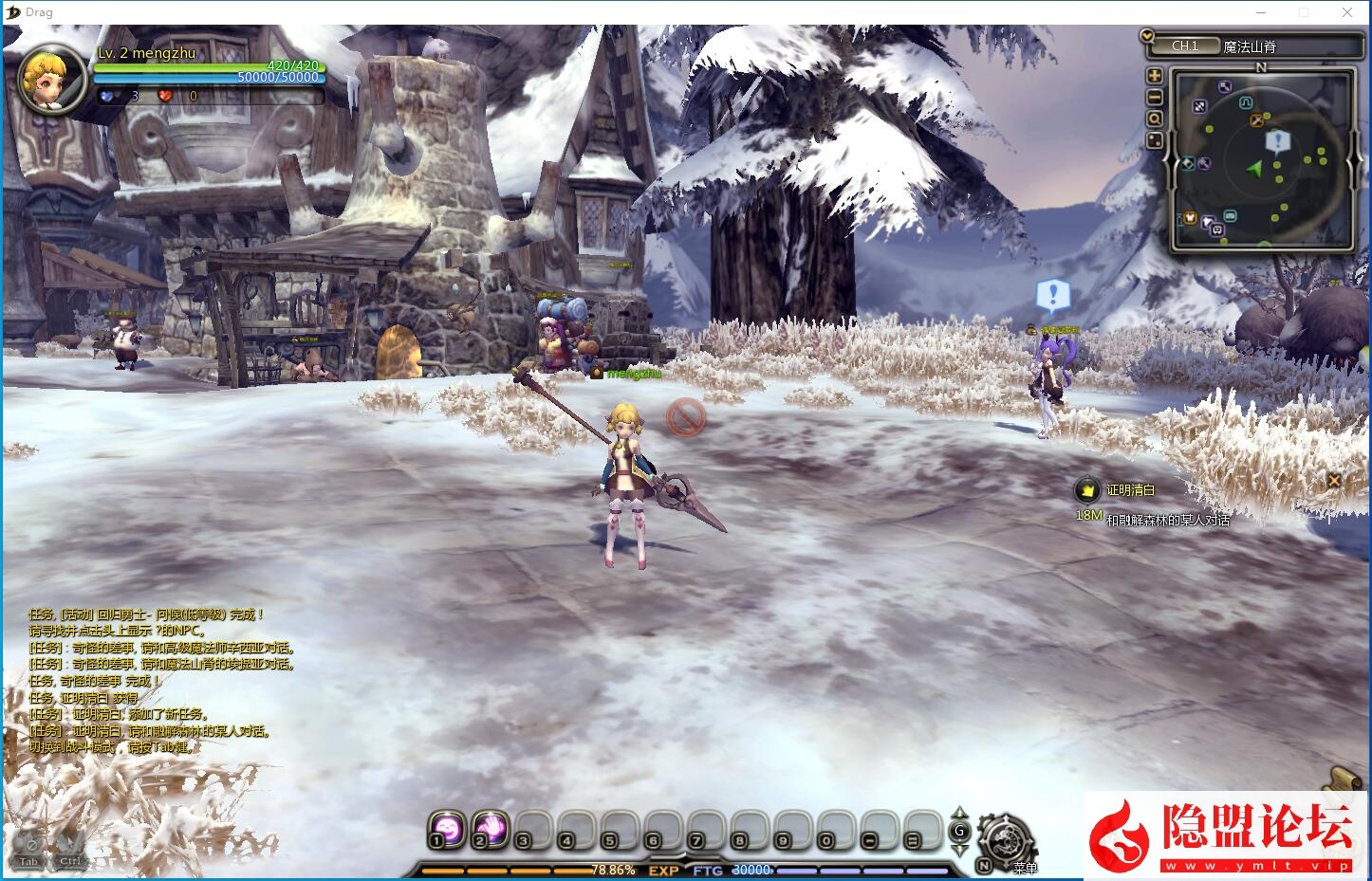Open the 证明清白 quest tracker entry
Image resolution: width=1372 pixels, height=881 pixels.
1130,490
